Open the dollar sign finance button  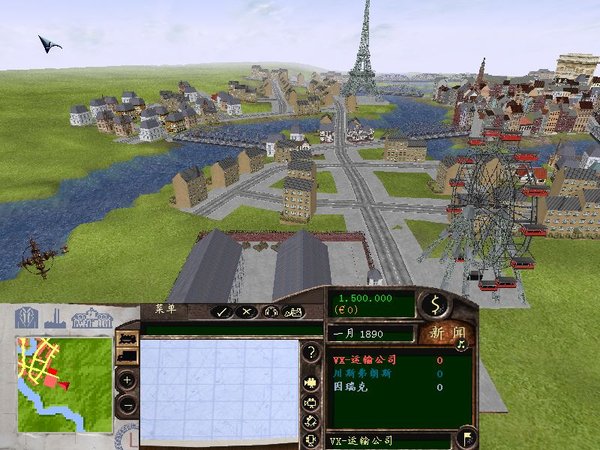(434, 303)
